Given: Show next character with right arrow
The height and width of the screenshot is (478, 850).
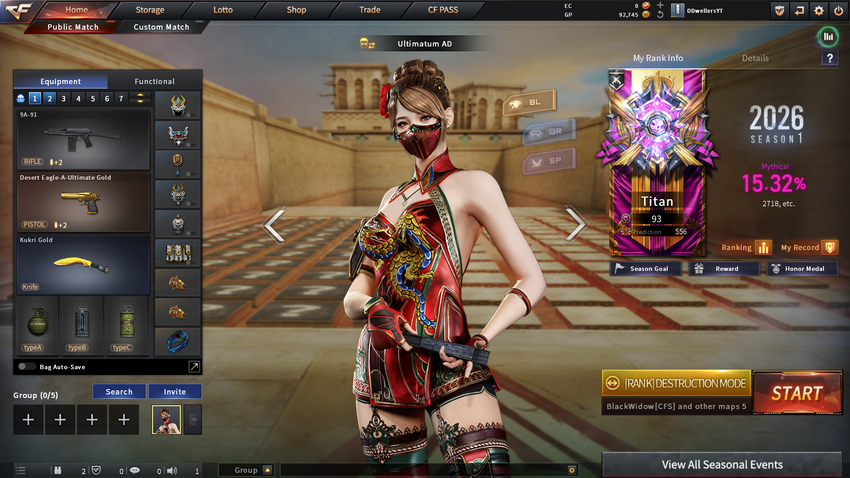Looking at the screenshot, I should (576, 224).
